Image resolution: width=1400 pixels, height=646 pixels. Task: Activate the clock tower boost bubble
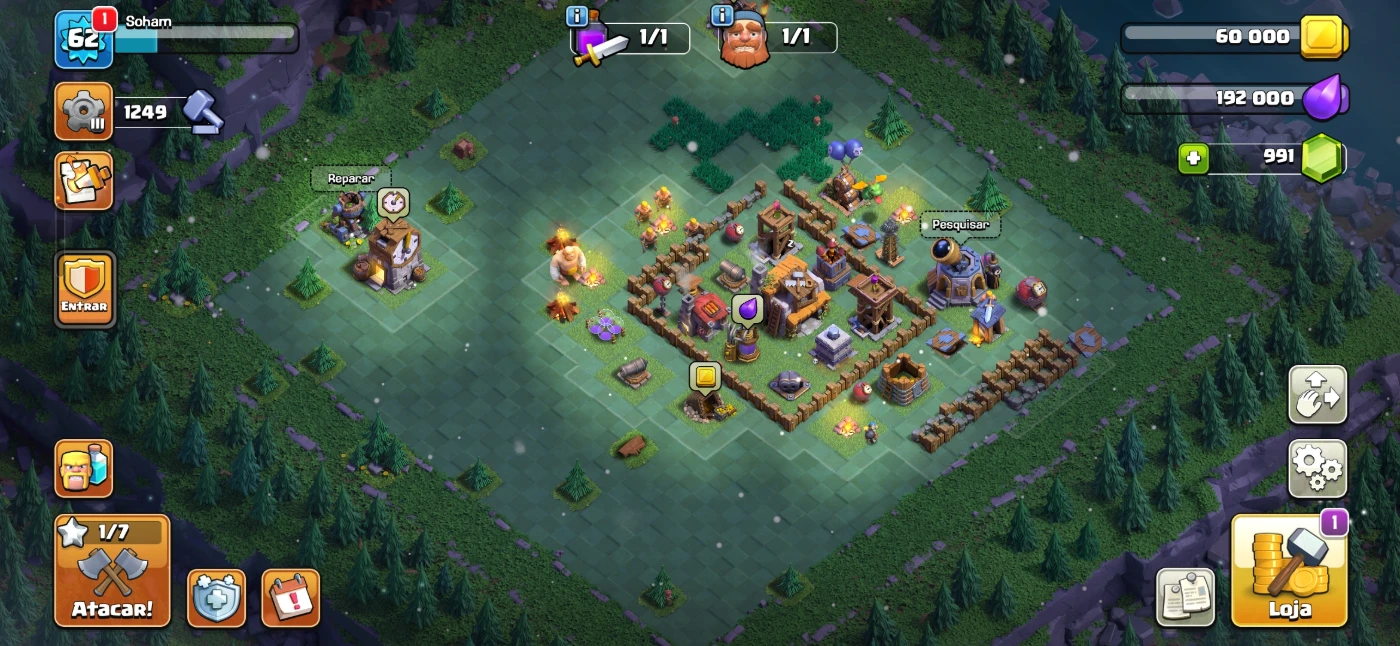393,203
